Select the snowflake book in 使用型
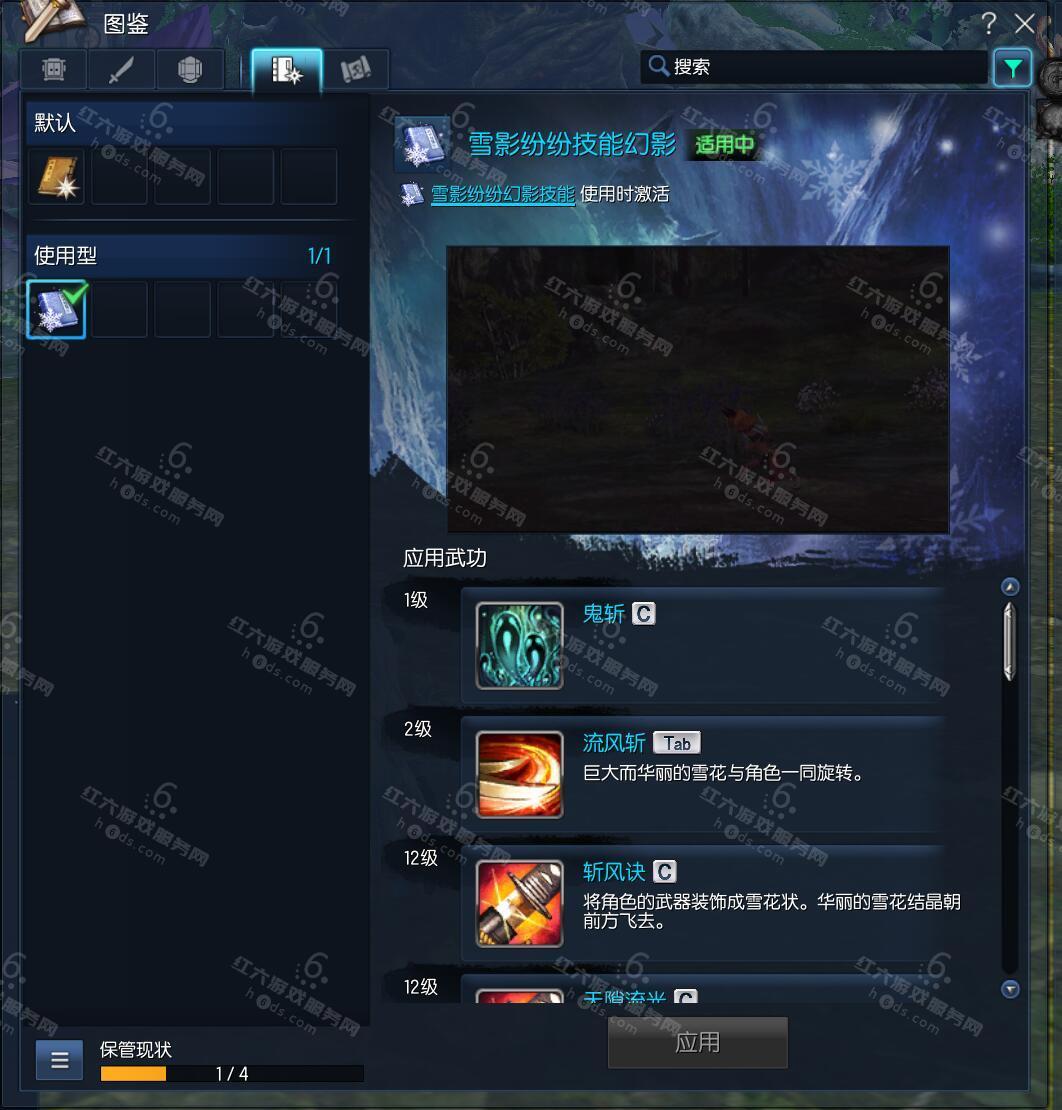The width and height of the screenshot is (1062, 1110). (57, 309)
